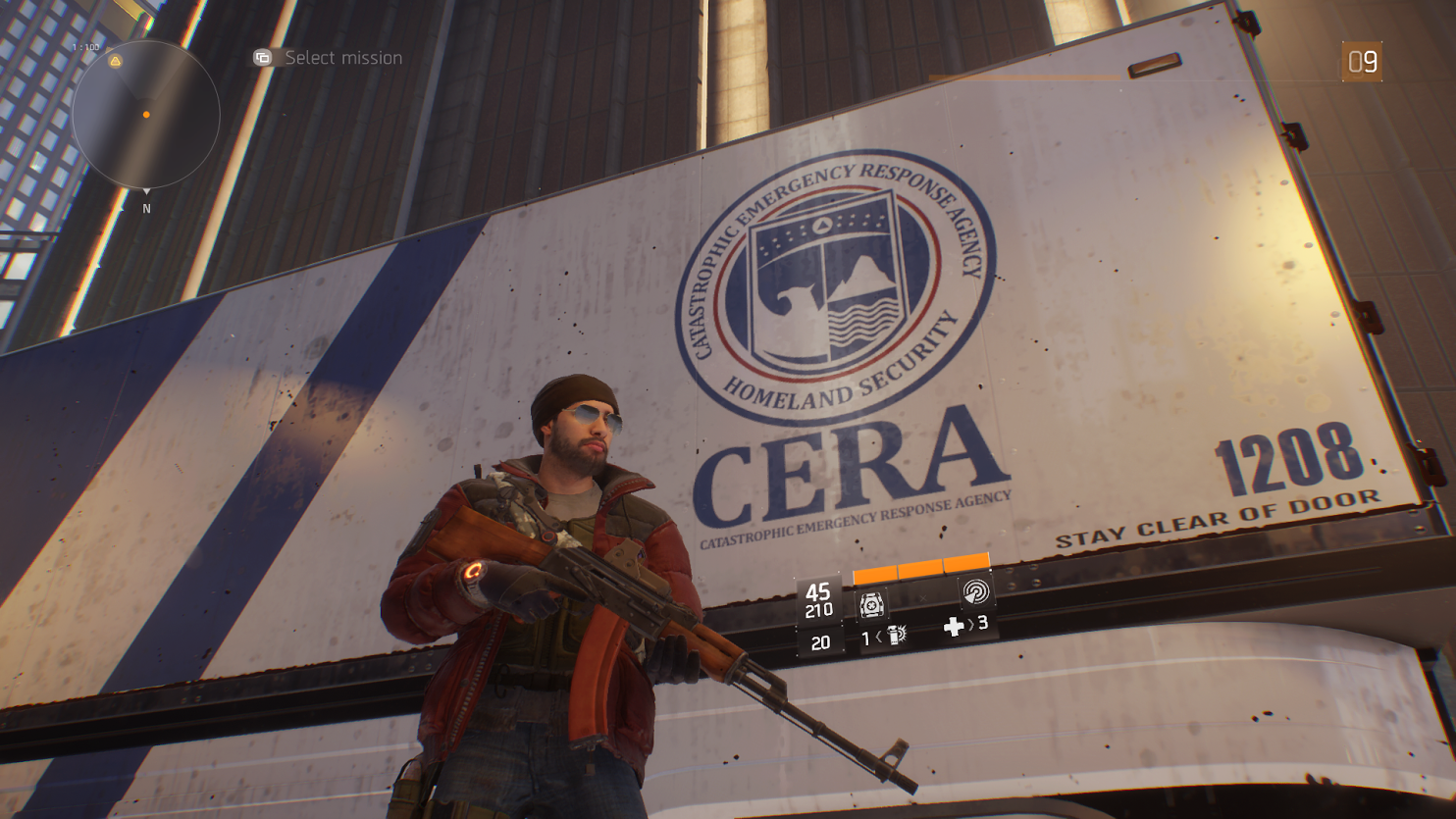This screenshot has height=819, width=1456.
Task: Activate the First Aid skill icon
Action: click(871, 604)
